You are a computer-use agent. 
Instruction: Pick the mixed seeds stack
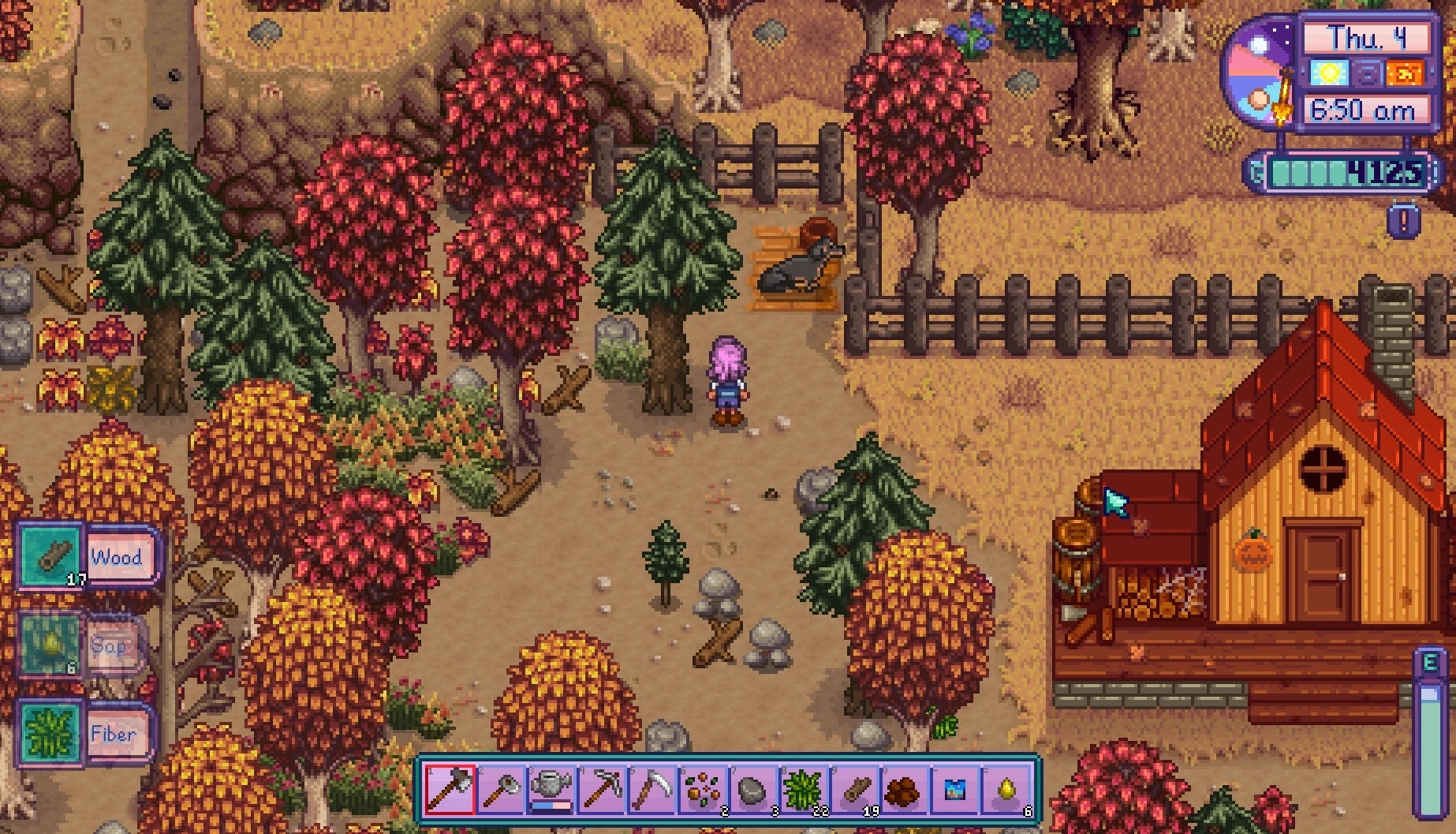703,790
